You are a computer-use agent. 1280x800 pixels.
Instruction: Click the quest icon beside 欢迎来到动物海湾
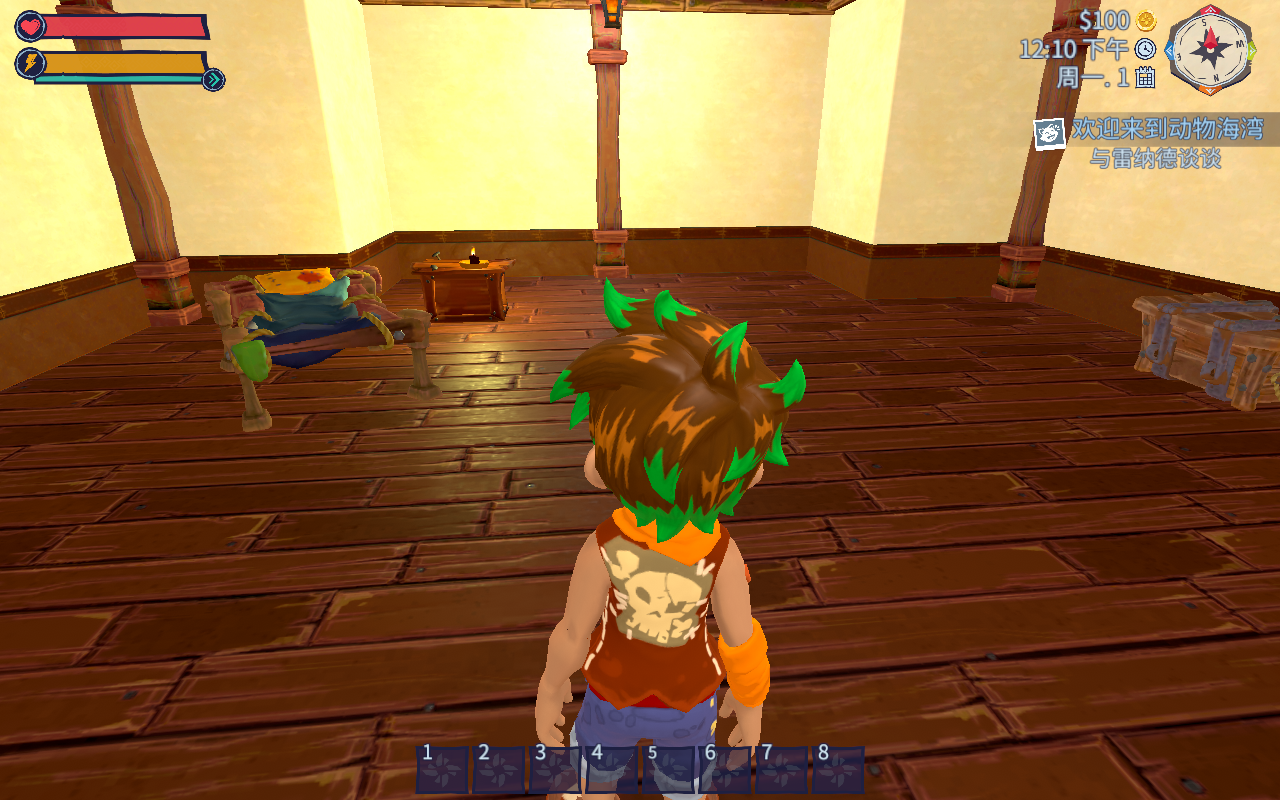(x=1050, y=132)
